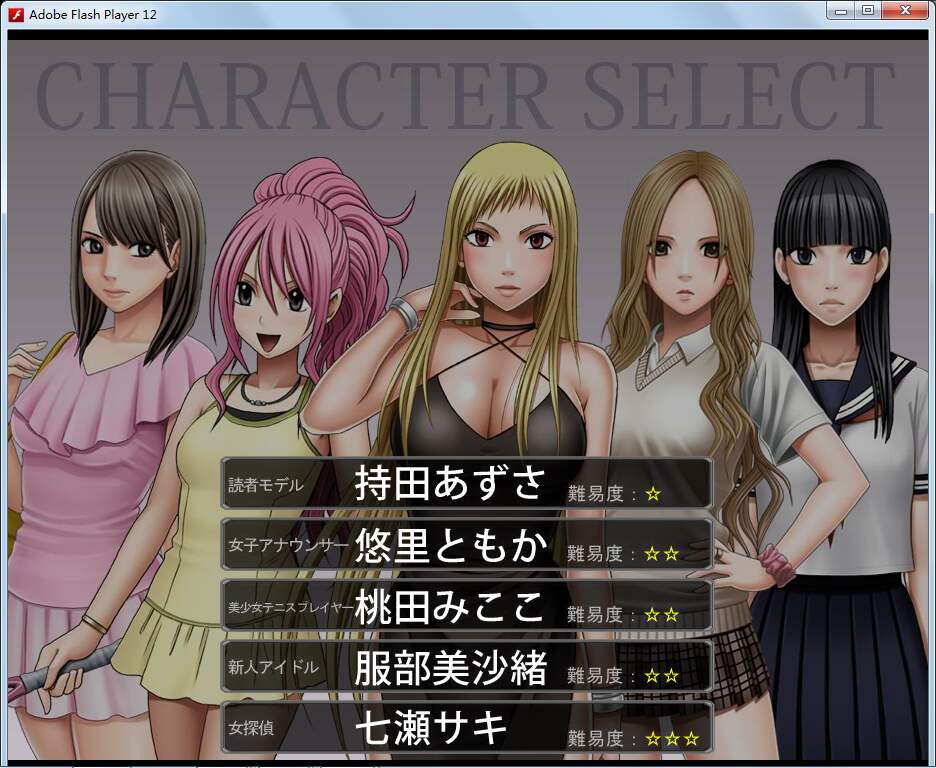The image size is (936, 768).
Task: Minimize the Flash Player window
Action: (841, 10)
